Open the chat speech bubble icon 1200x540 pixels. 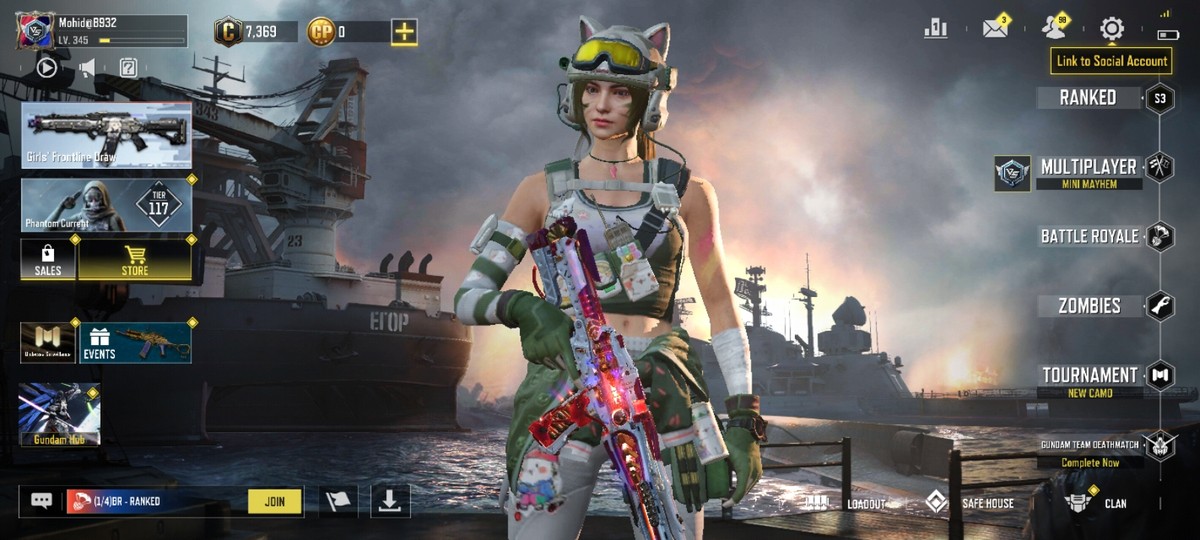click(x=41, y=501)
